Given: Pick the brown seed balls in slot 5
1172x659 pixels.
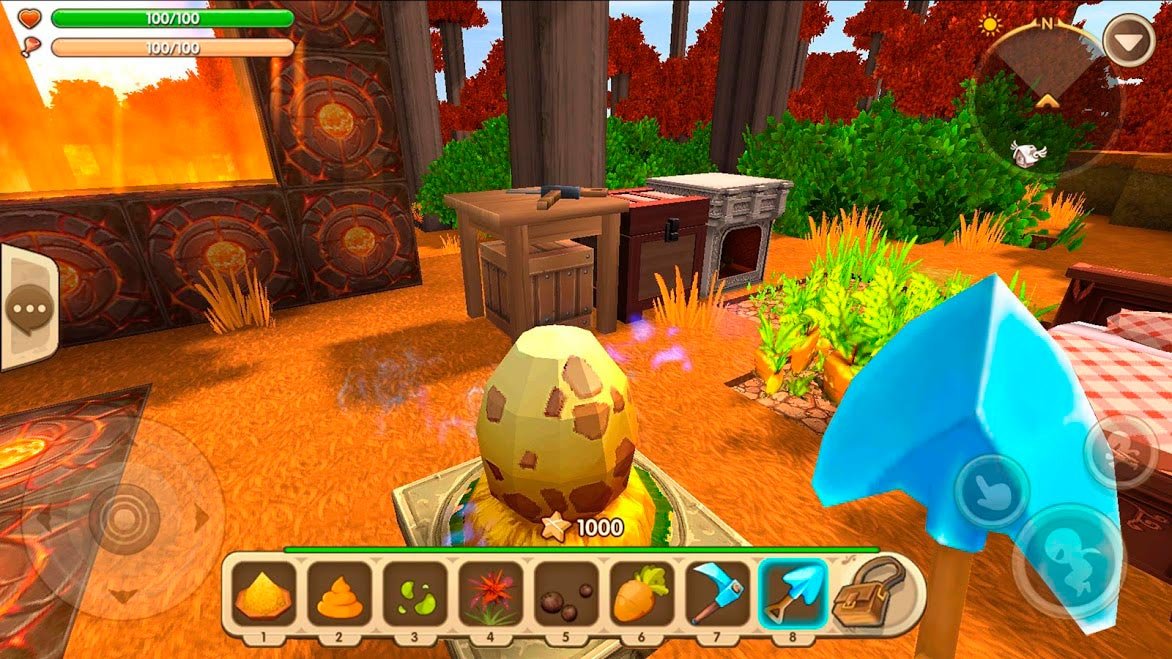Looking at the screenshot, I should click(x=566, y=594).
